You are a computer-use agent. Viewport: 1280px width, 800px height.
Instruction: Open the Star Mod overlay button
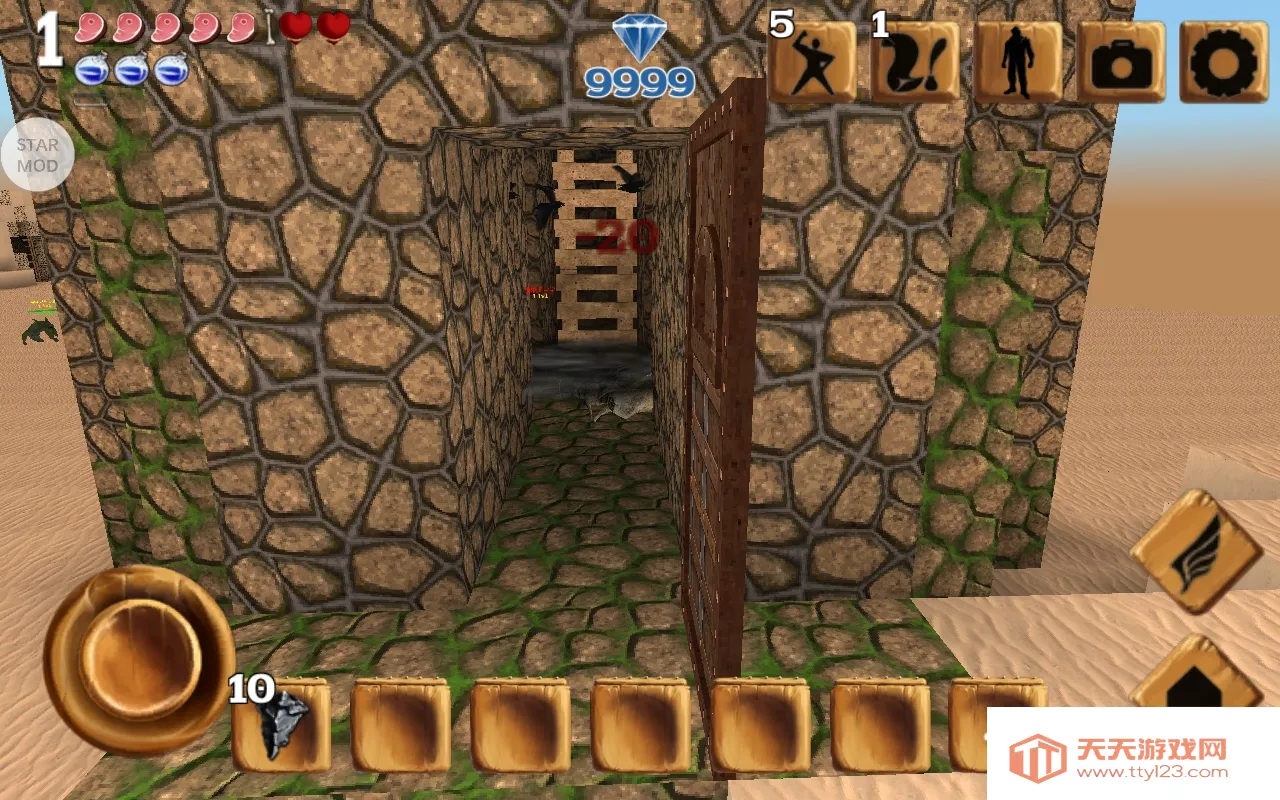[x=37, y=155]
